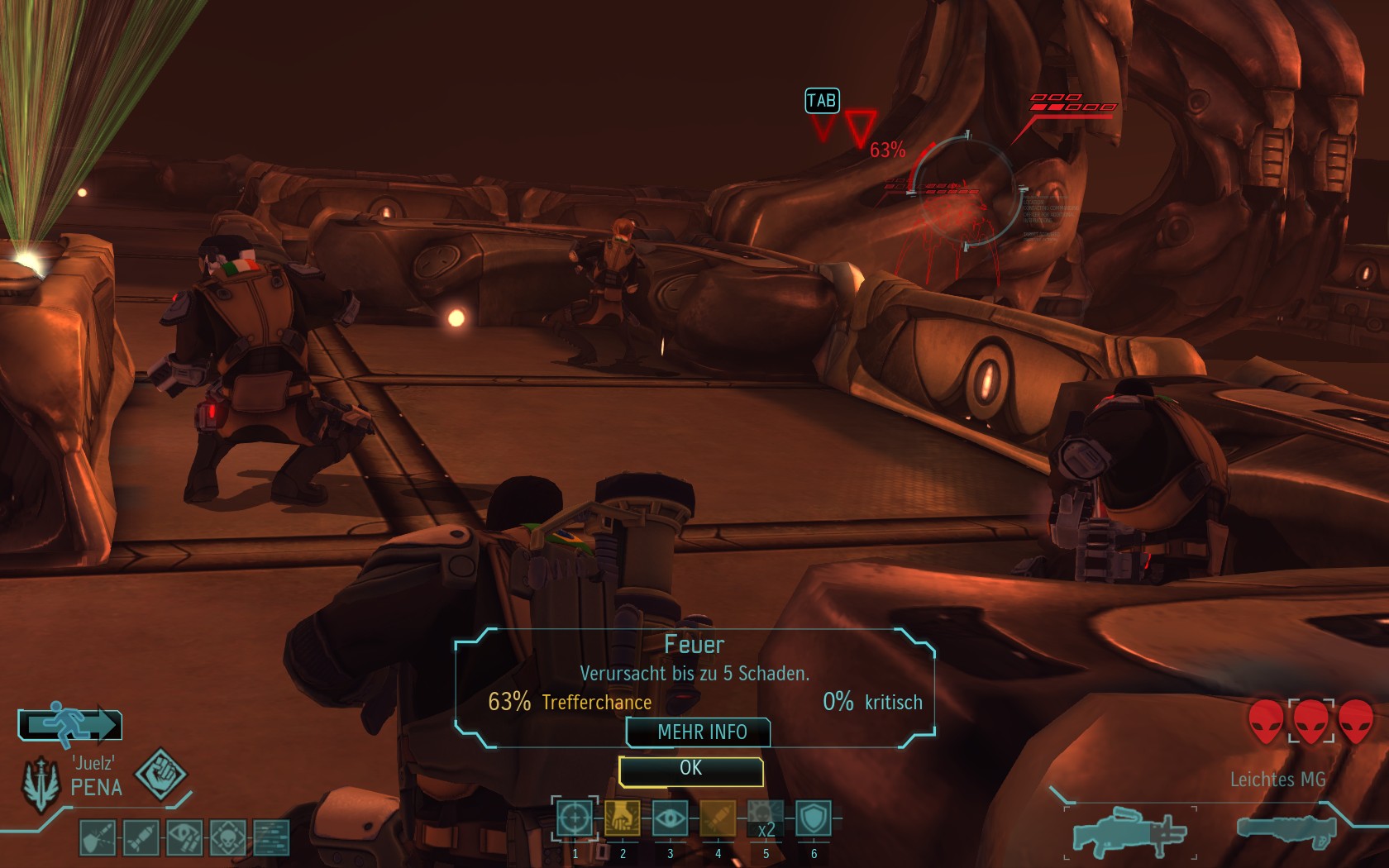Use the greyed skull ability marked x2
This screenshot has height=868, width=1389.
pos(766,818)
